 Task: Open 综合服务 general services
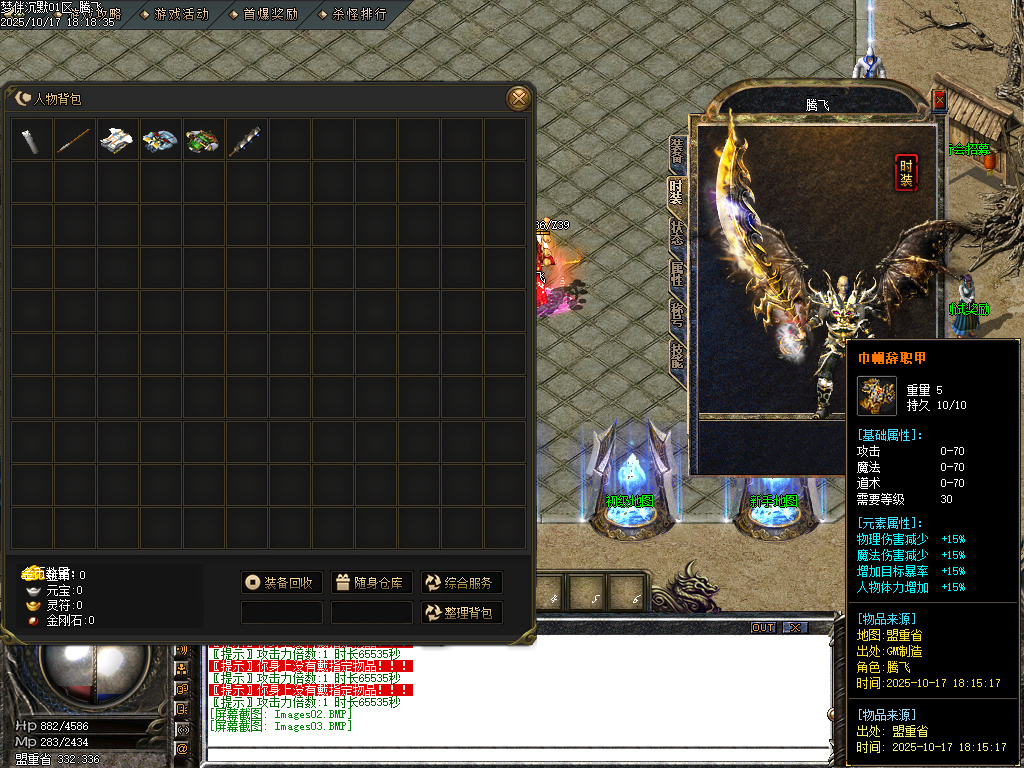coord(461,583)
